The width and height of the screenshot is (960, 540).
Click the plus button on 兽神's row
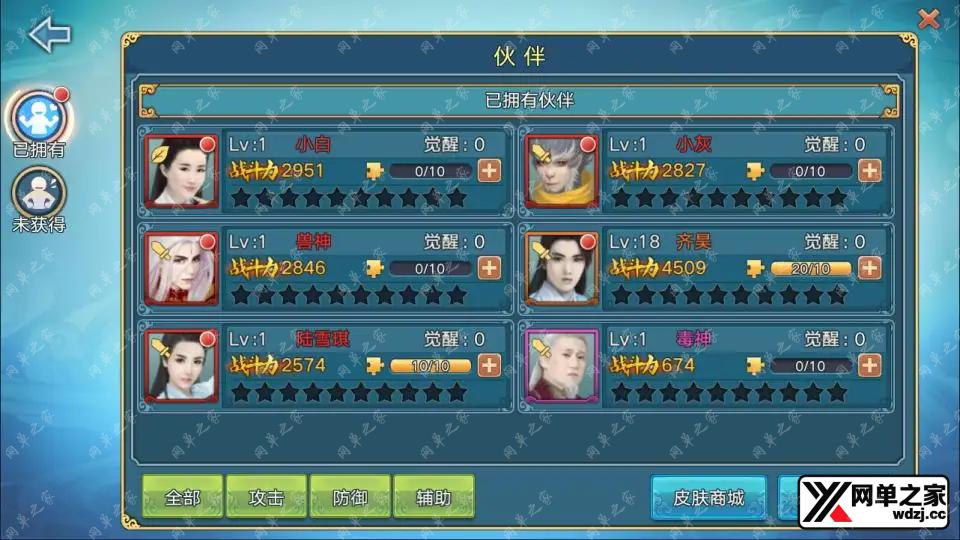click(x=489, y=268)
